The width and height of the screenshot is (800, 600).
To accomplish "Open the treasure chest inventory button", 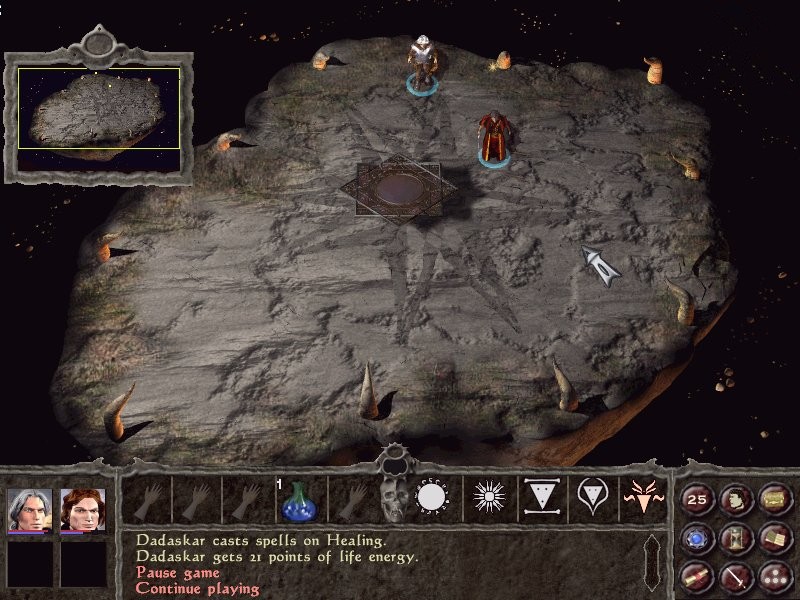I will [774, 499].
